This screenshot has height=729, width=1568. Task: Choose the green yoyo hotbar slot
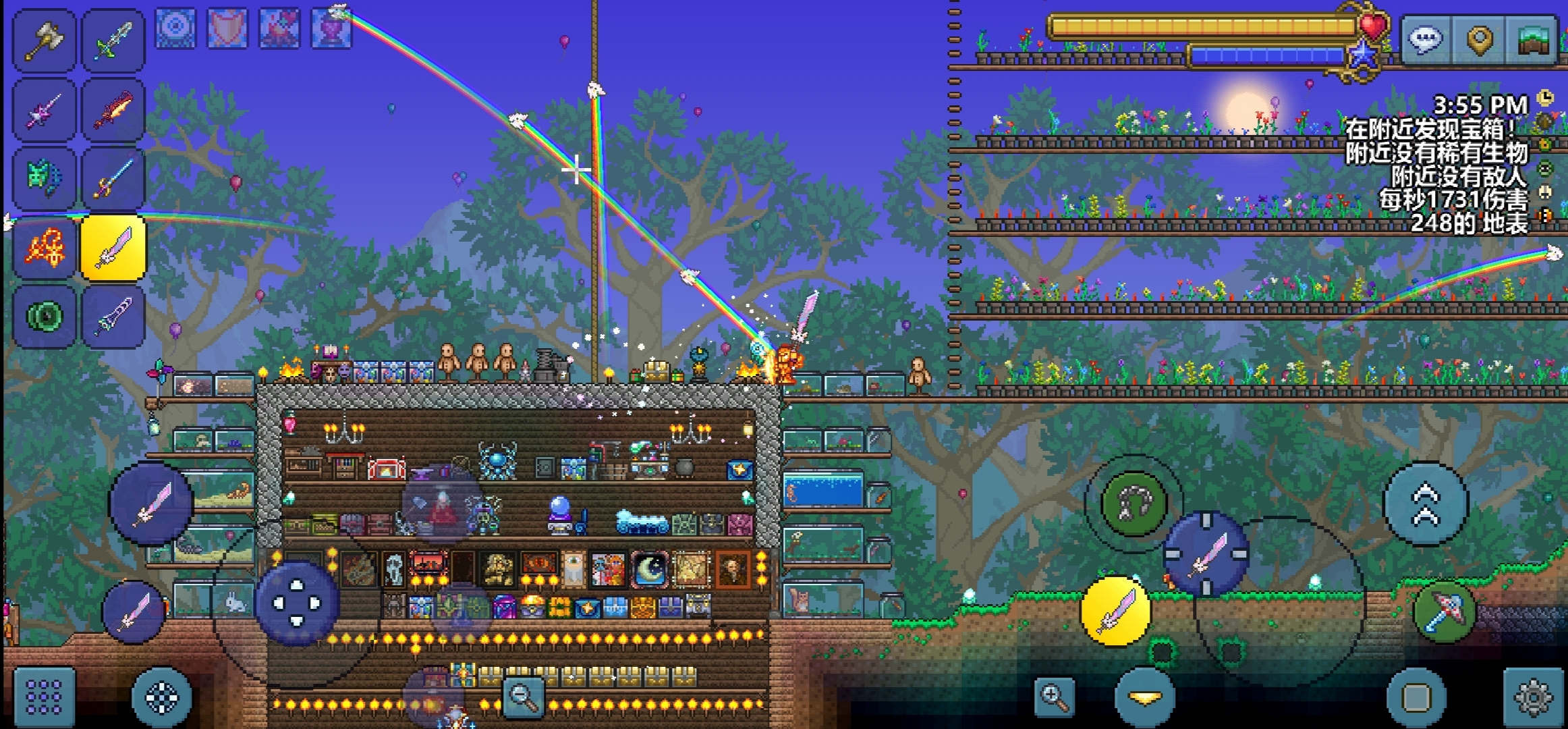[x=45, y=317]
